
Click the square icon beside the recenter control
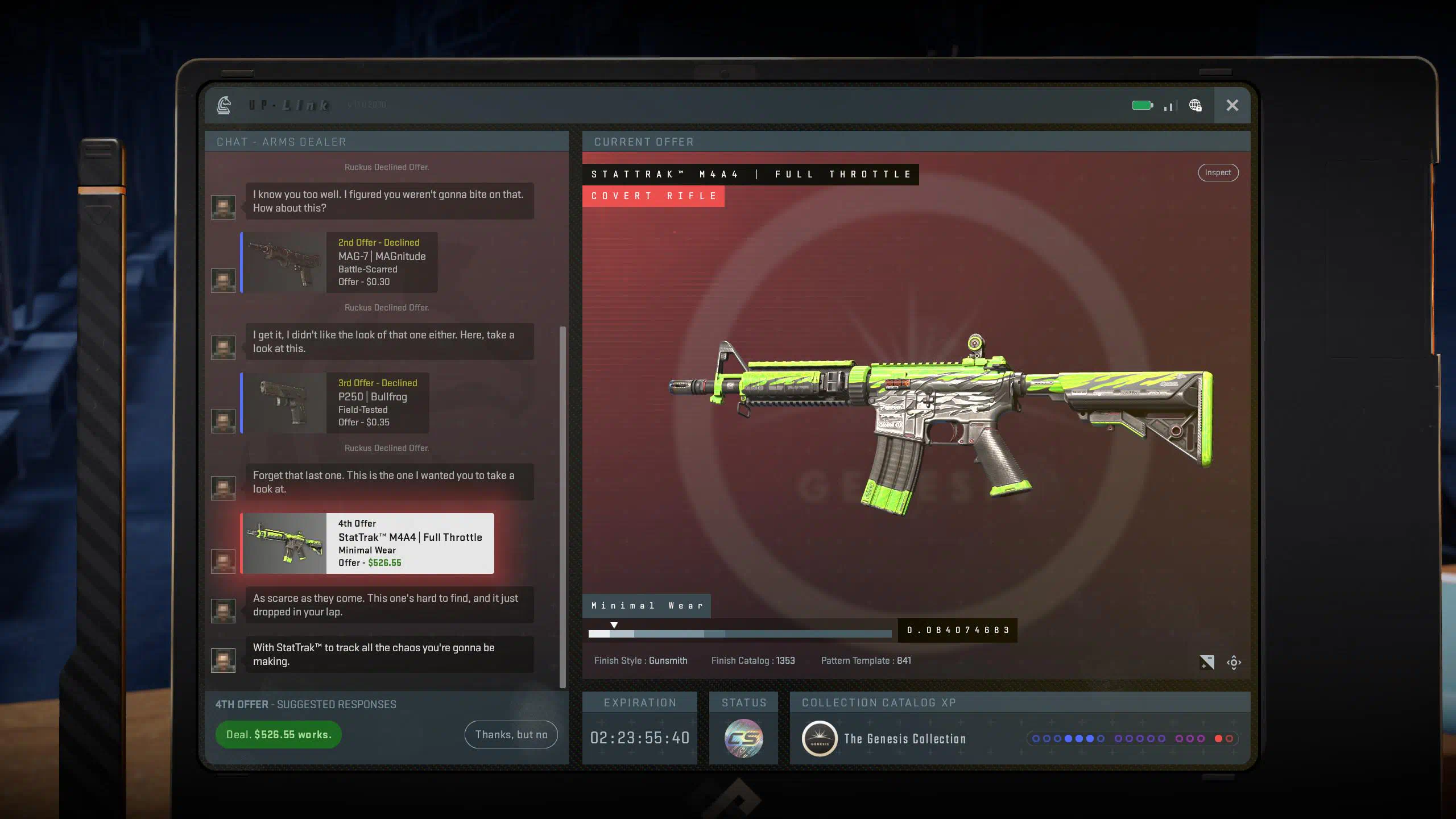point(1206,663)
